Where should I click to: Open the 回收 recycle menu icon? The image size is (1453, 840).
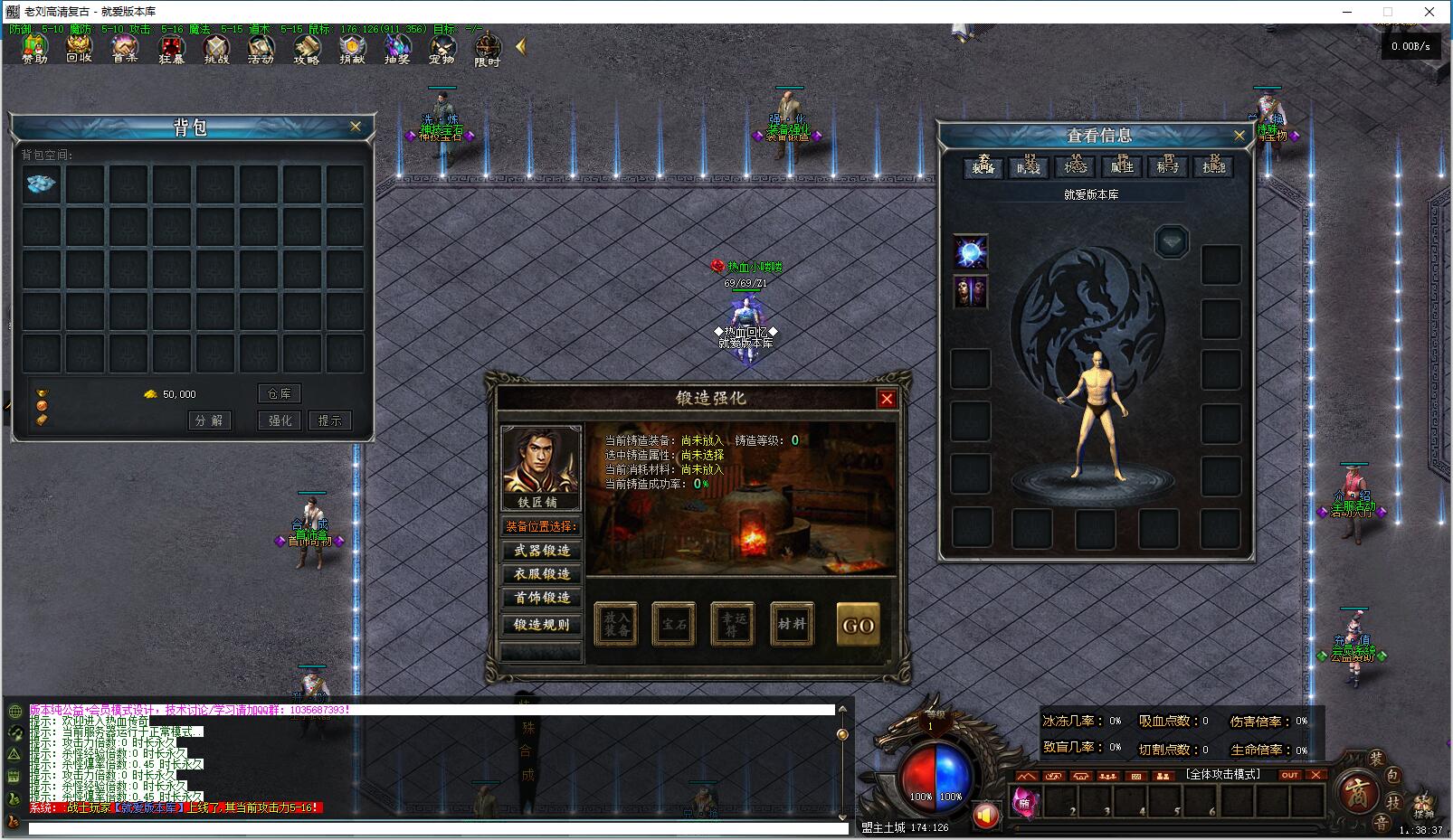point(80,49)
